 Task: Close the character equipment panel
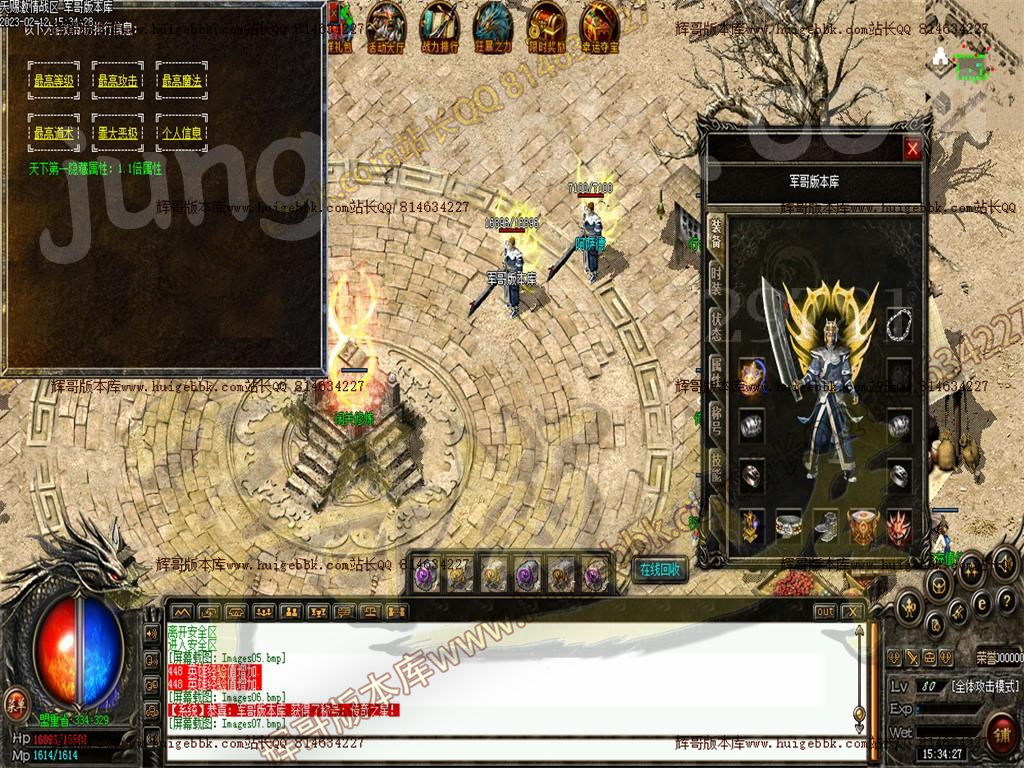[912, 150]
